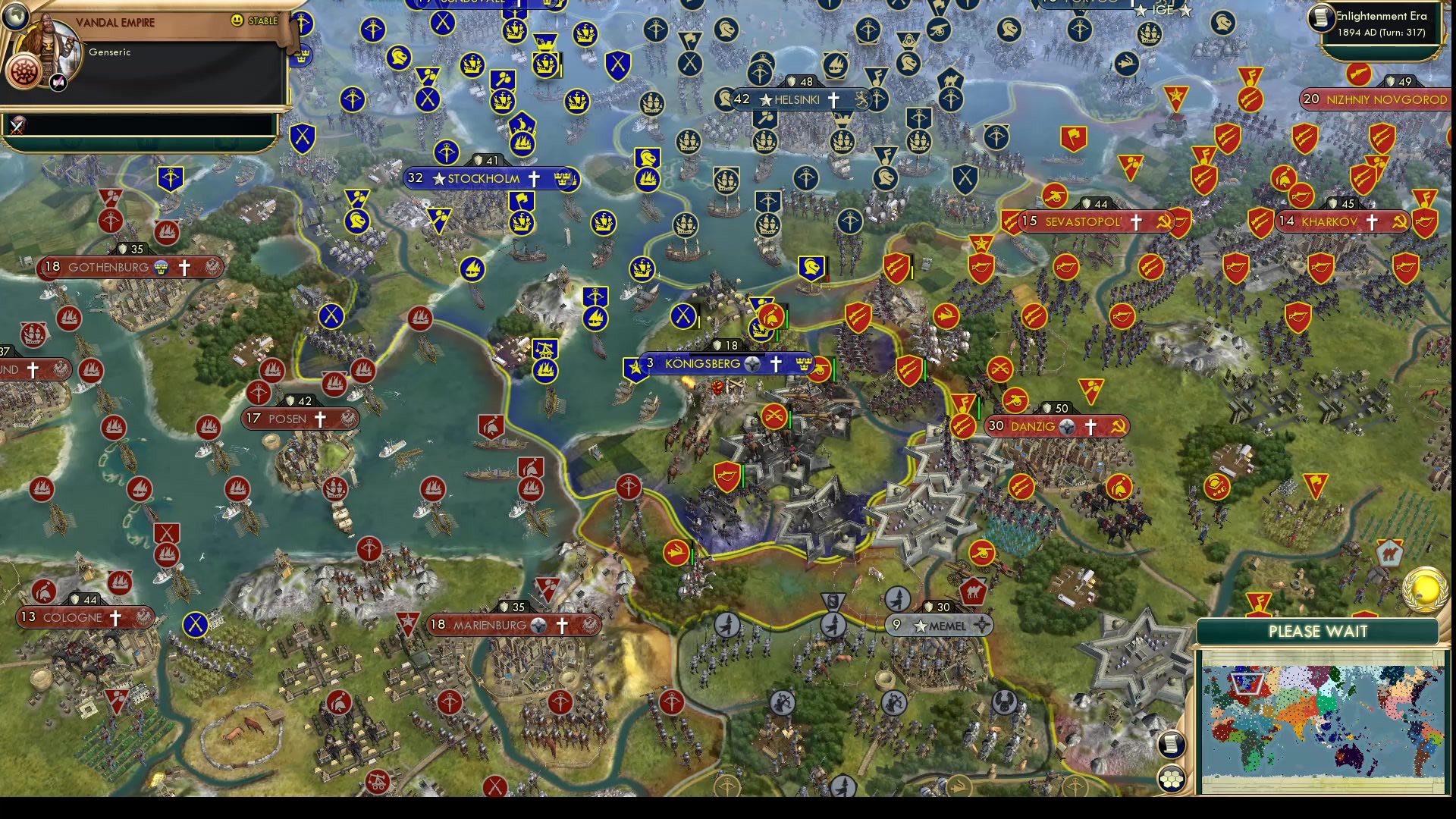Open Danzig's city banner

1054,426
